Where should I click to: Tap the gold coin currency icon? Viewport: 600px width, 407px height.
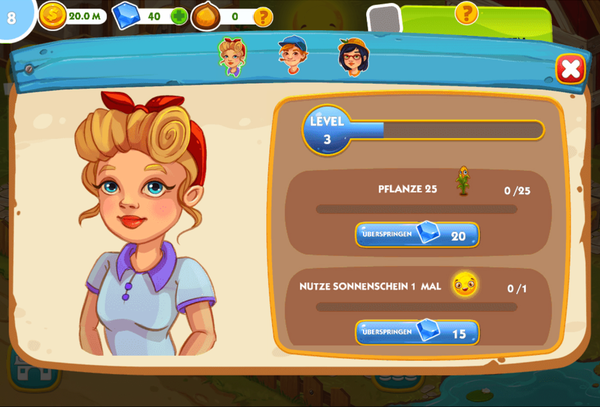pyautogui.click(x=52, y=16)
